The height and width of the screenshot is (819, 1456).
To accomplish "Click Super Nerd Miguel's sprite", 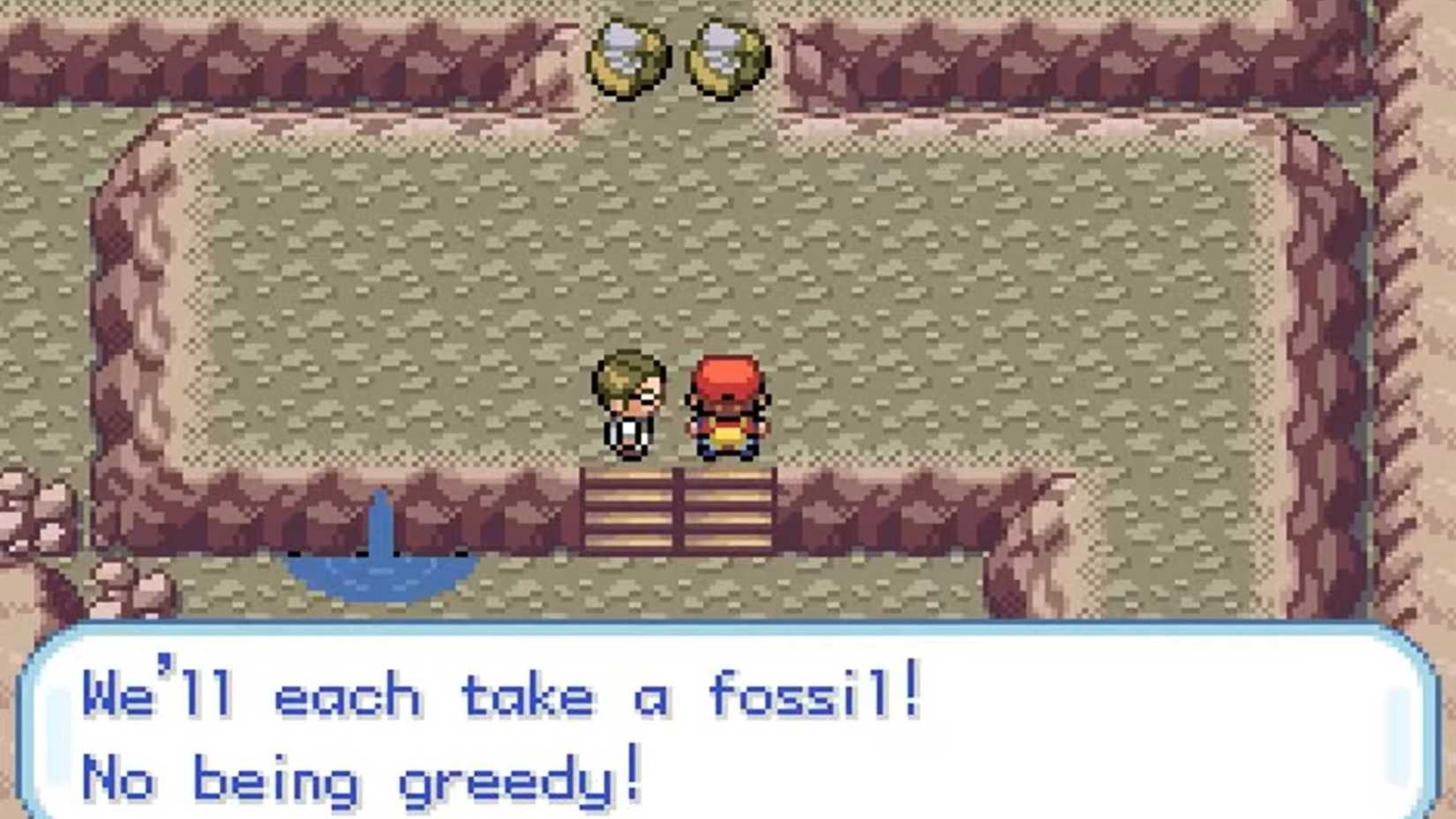I will pyautogui.click(x=628, y=406).
